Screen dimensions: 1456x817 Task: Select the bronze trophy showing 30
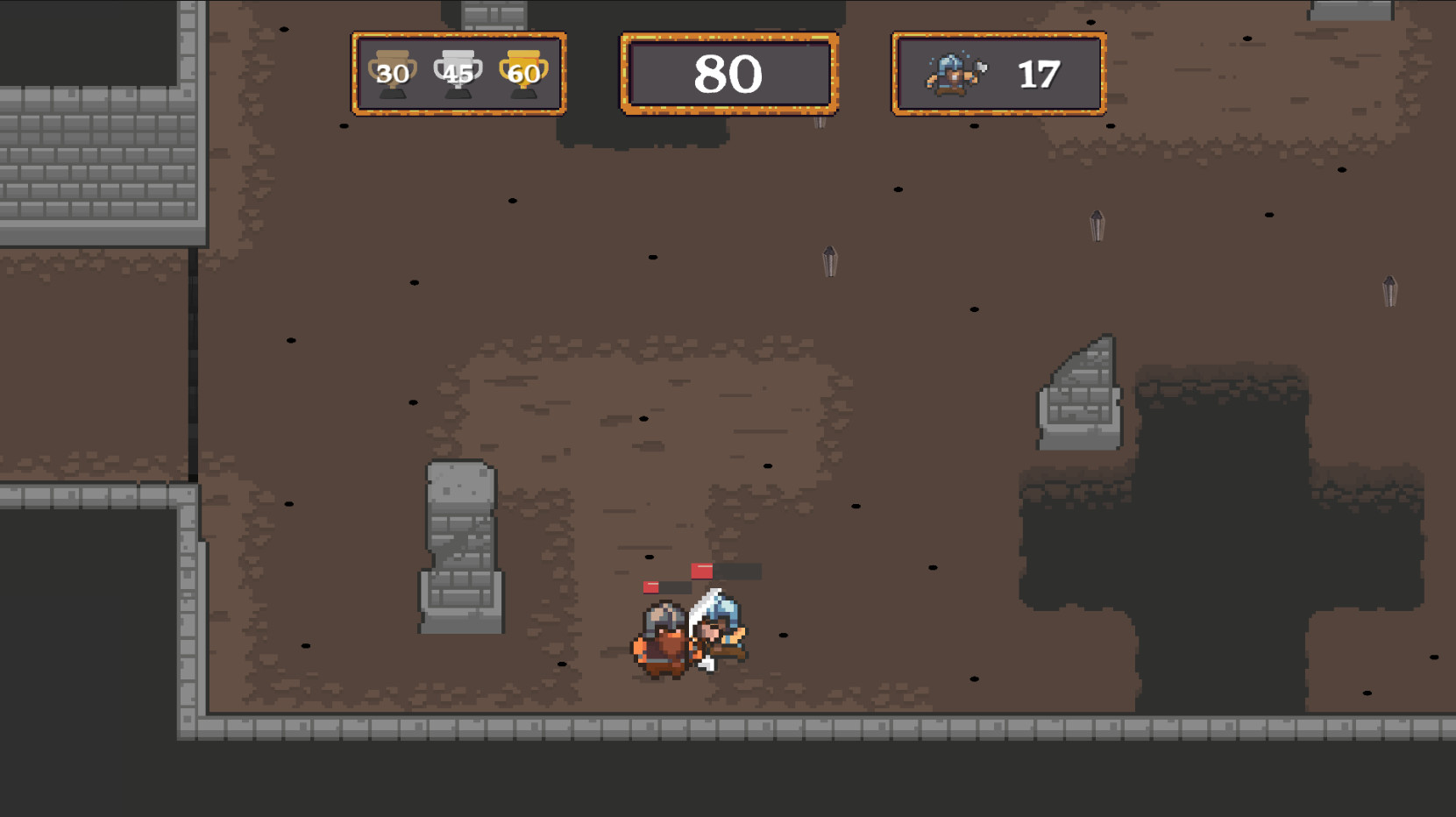pyautogui.click(x=394, y=73)
